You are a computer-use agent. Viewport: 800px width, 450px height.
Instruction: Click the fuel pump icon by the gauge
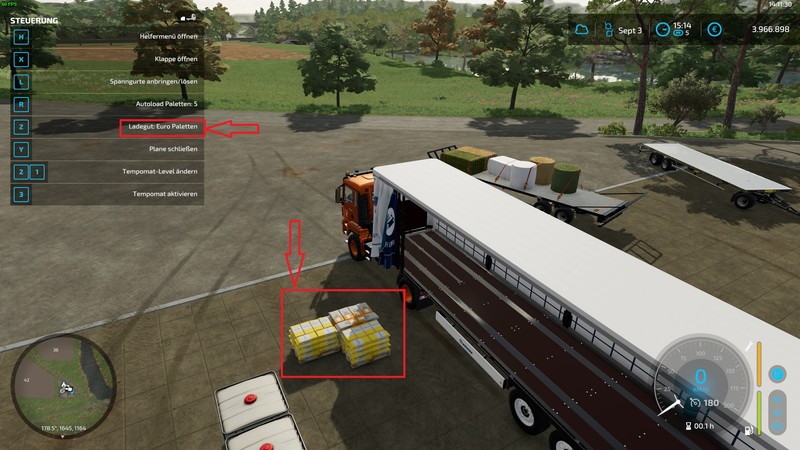click(x=748, y=432)
